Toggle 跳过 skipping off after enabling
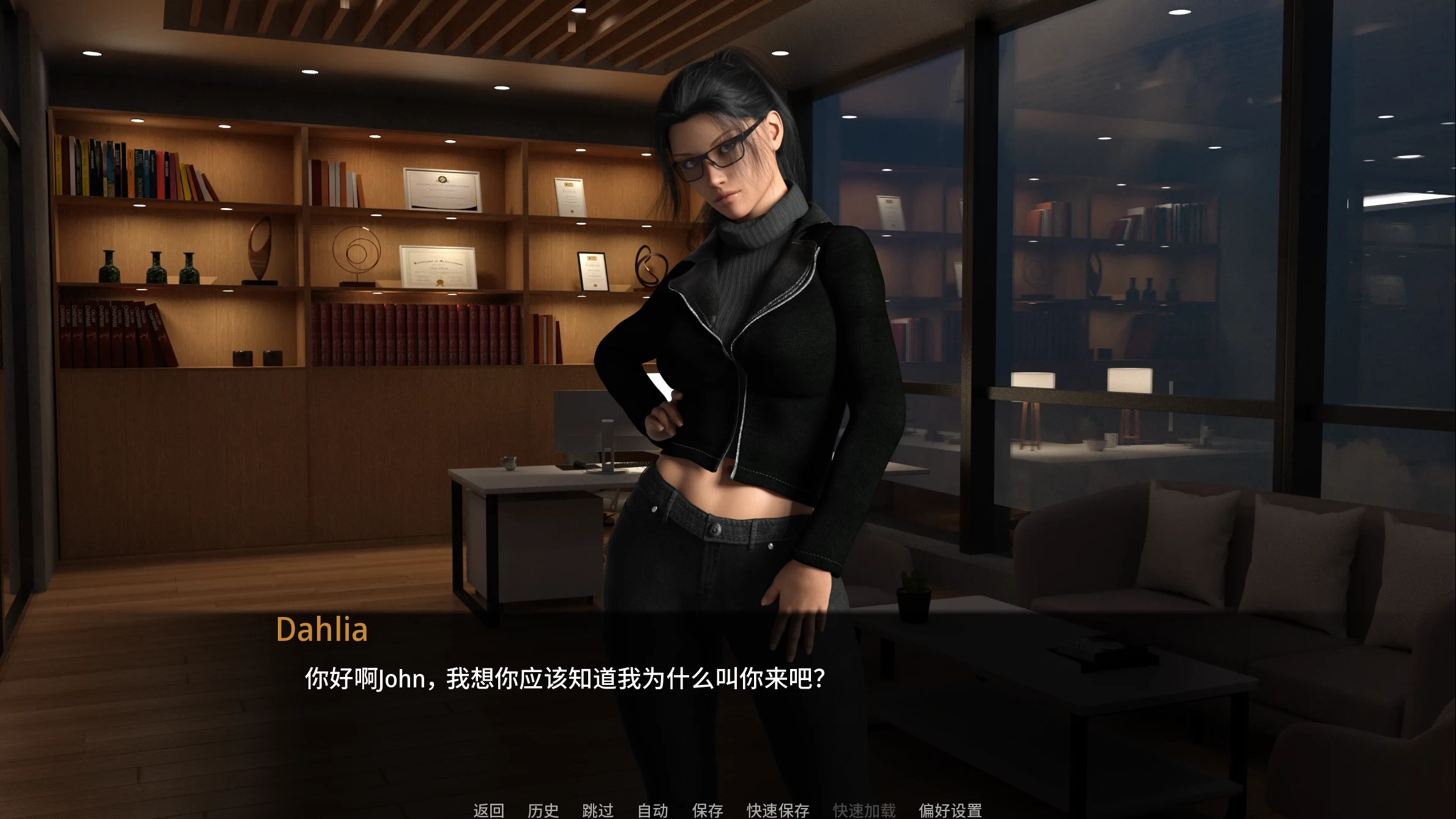Viewport: 1456px width, 819px height. tap(598, 810)
